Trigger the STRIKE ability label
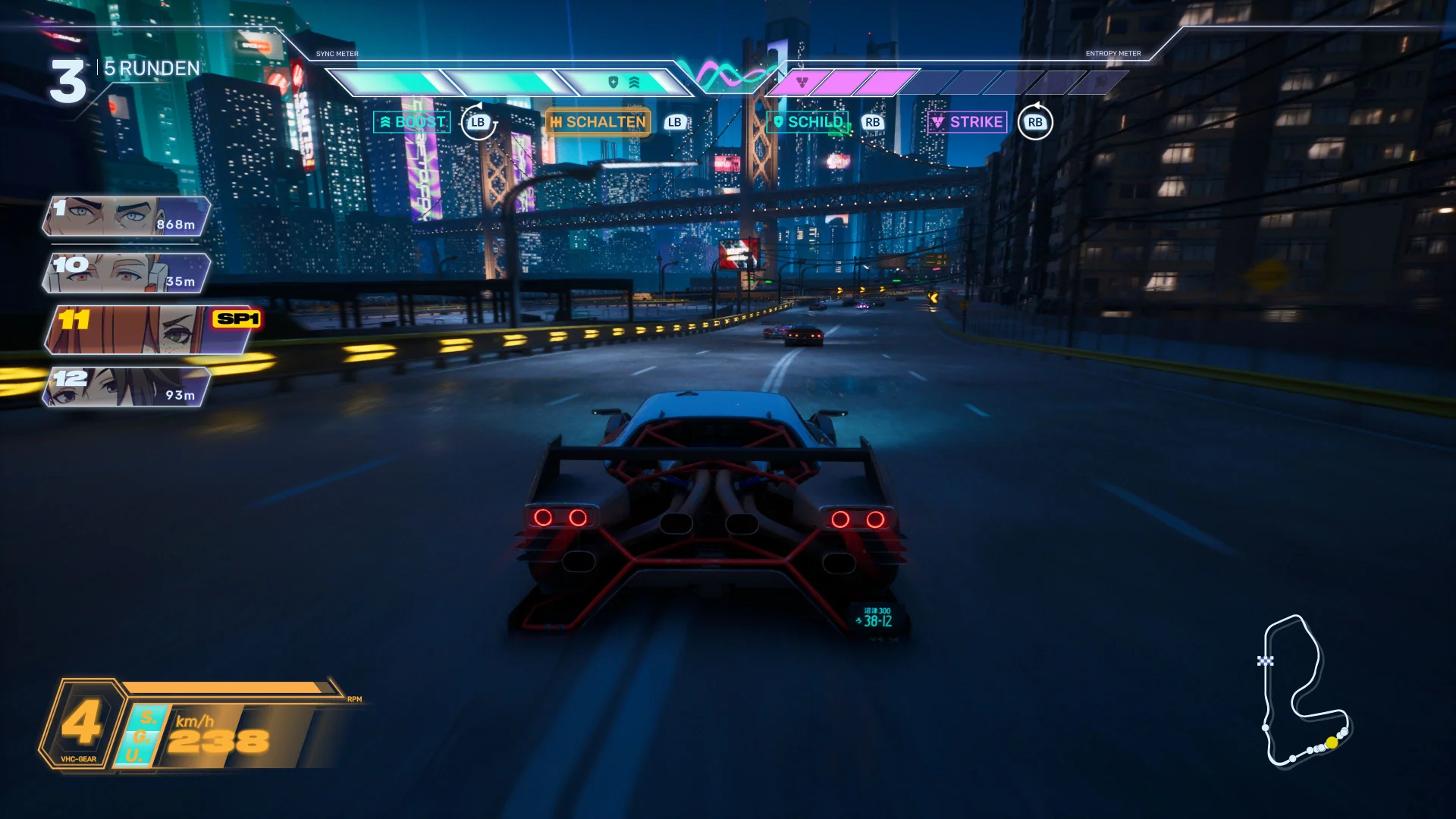This screenshot has height=819, width=1456. tap(968, 122)
